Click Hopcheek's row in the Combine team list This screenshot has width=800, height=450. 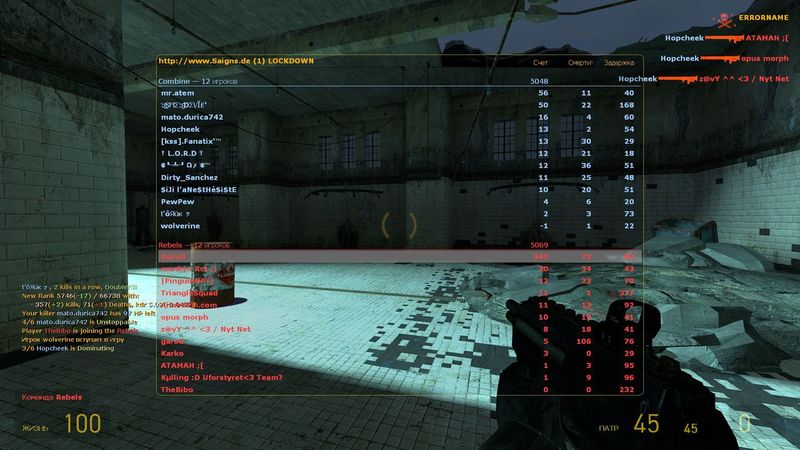point(181,128)
